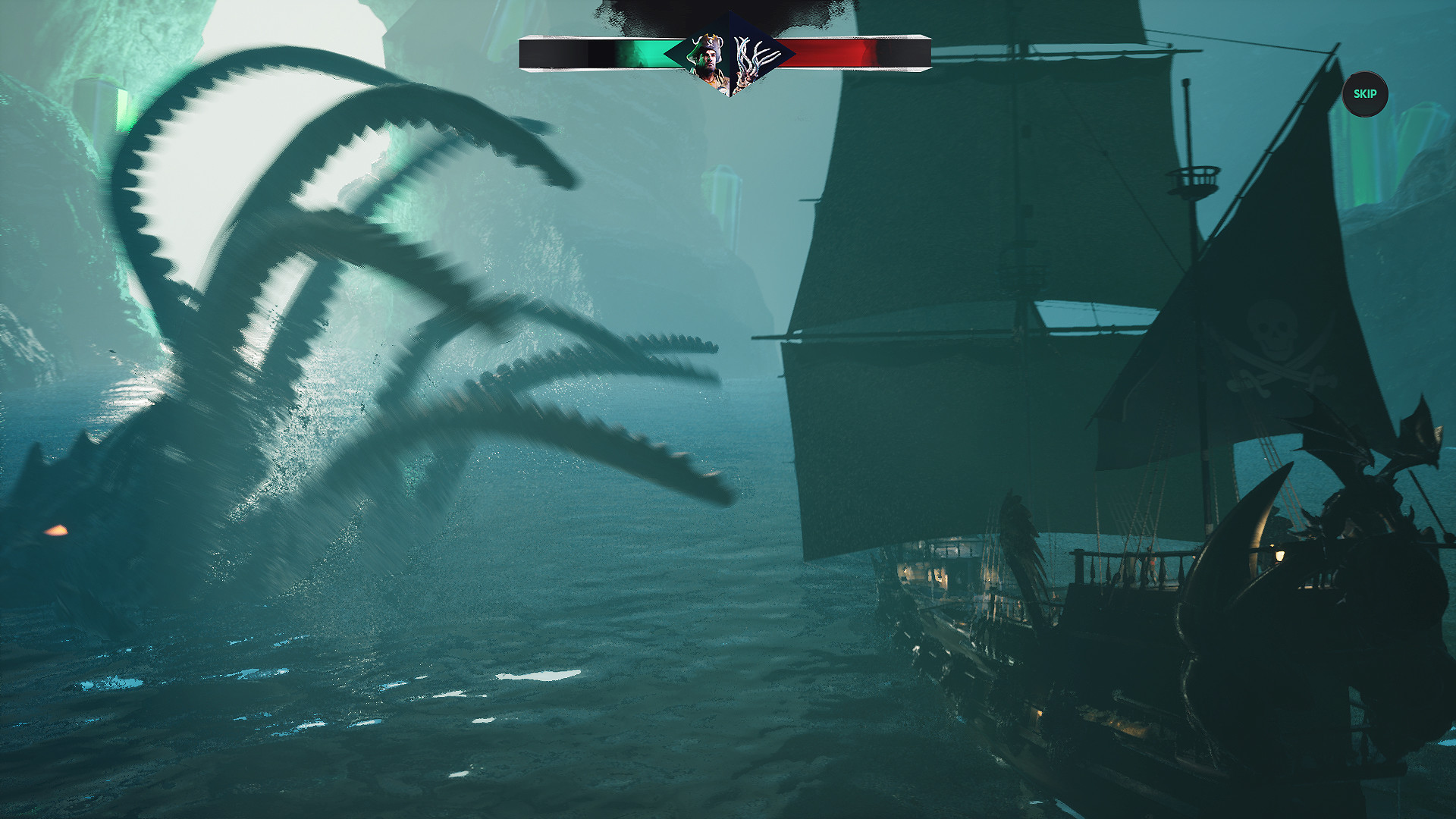The height and width of the screenshot is (819, 1456).
Task: Click the pirate captain portrait icon
Action: 711,57
